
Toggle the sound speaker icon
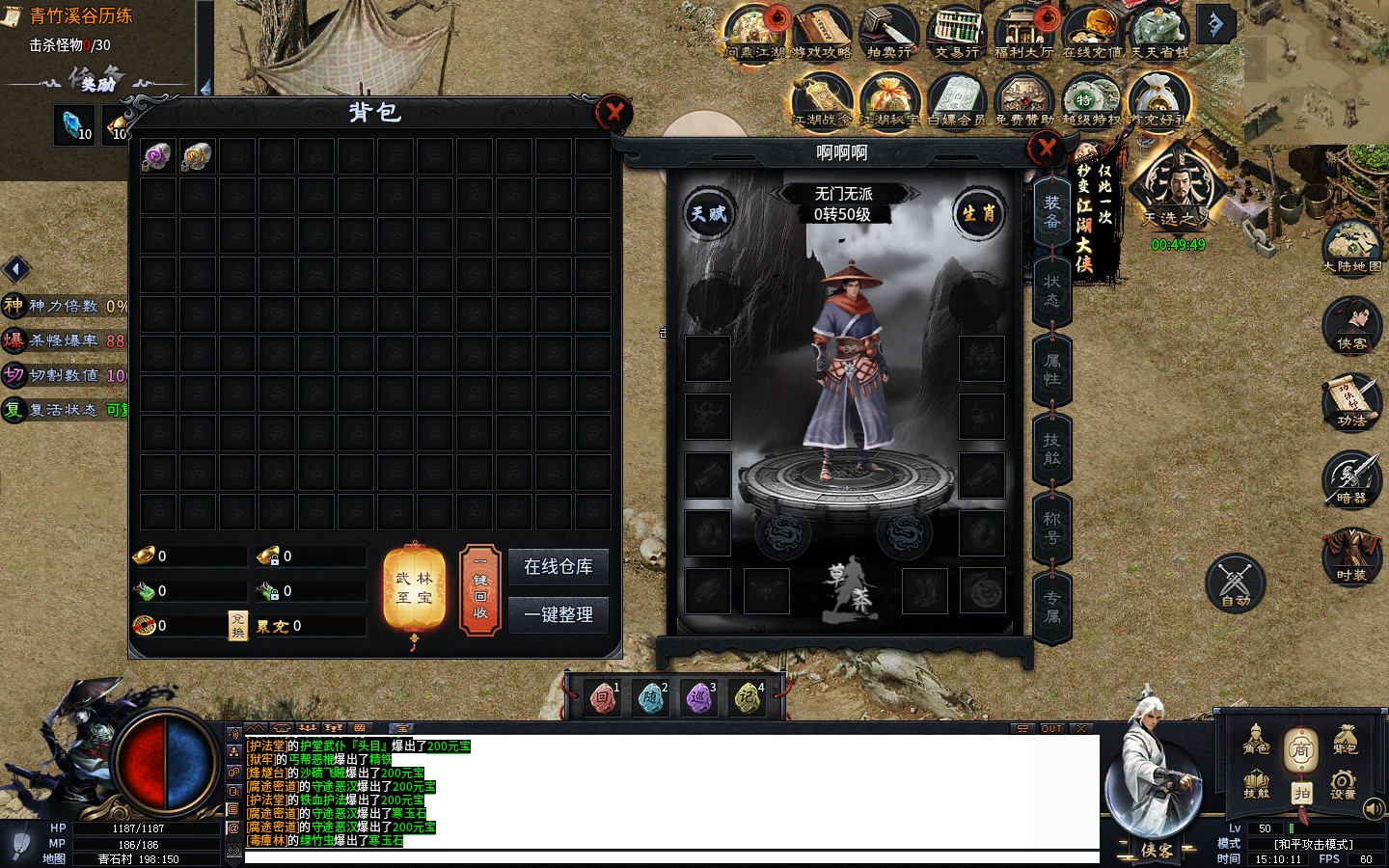tap(1374, 808)
